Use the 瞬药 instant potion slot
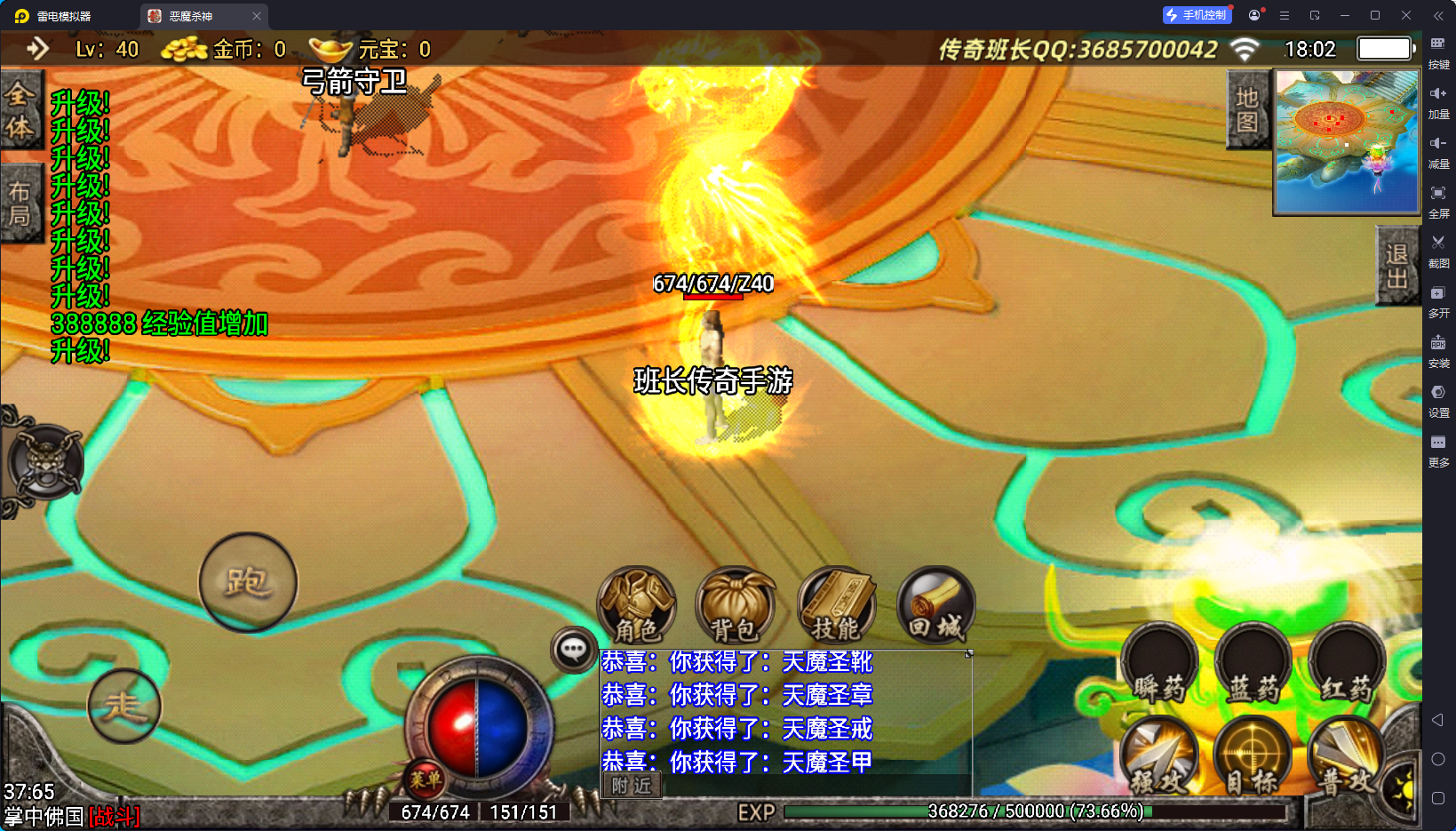1456x831 pixels. pos(1159,665)
